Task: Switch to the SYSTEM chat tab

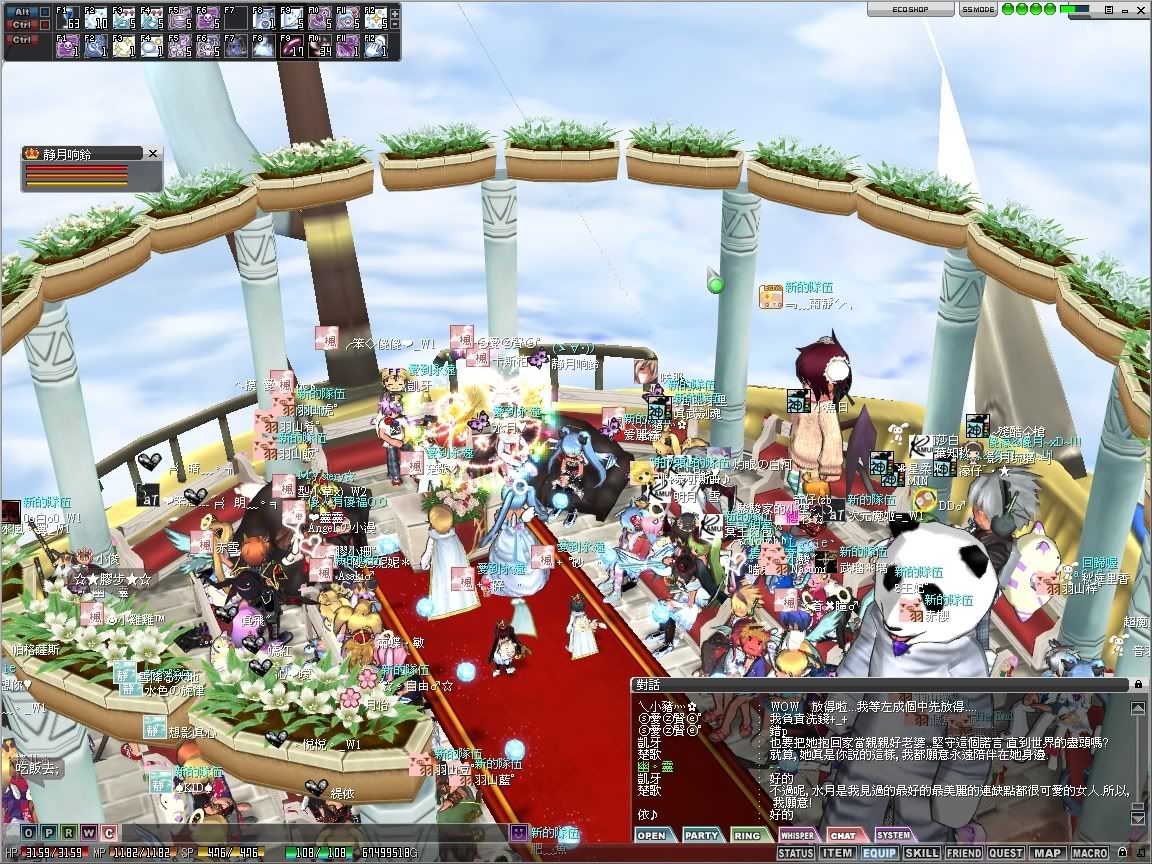Action: [893, 835]
